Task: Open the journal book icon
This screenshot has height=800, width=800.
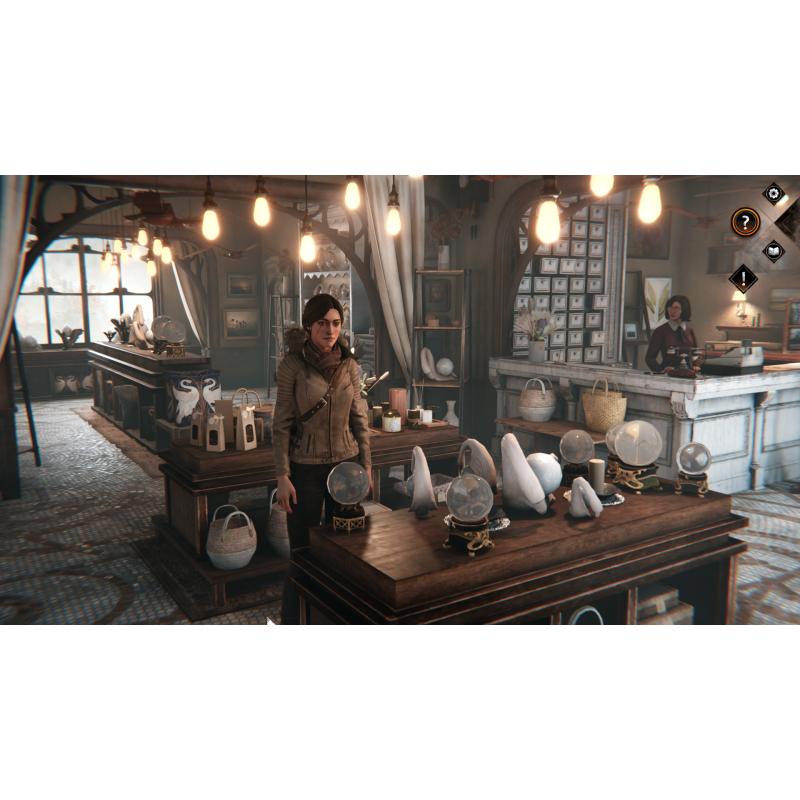Action: pyautogui.click(x=773, y=250)
